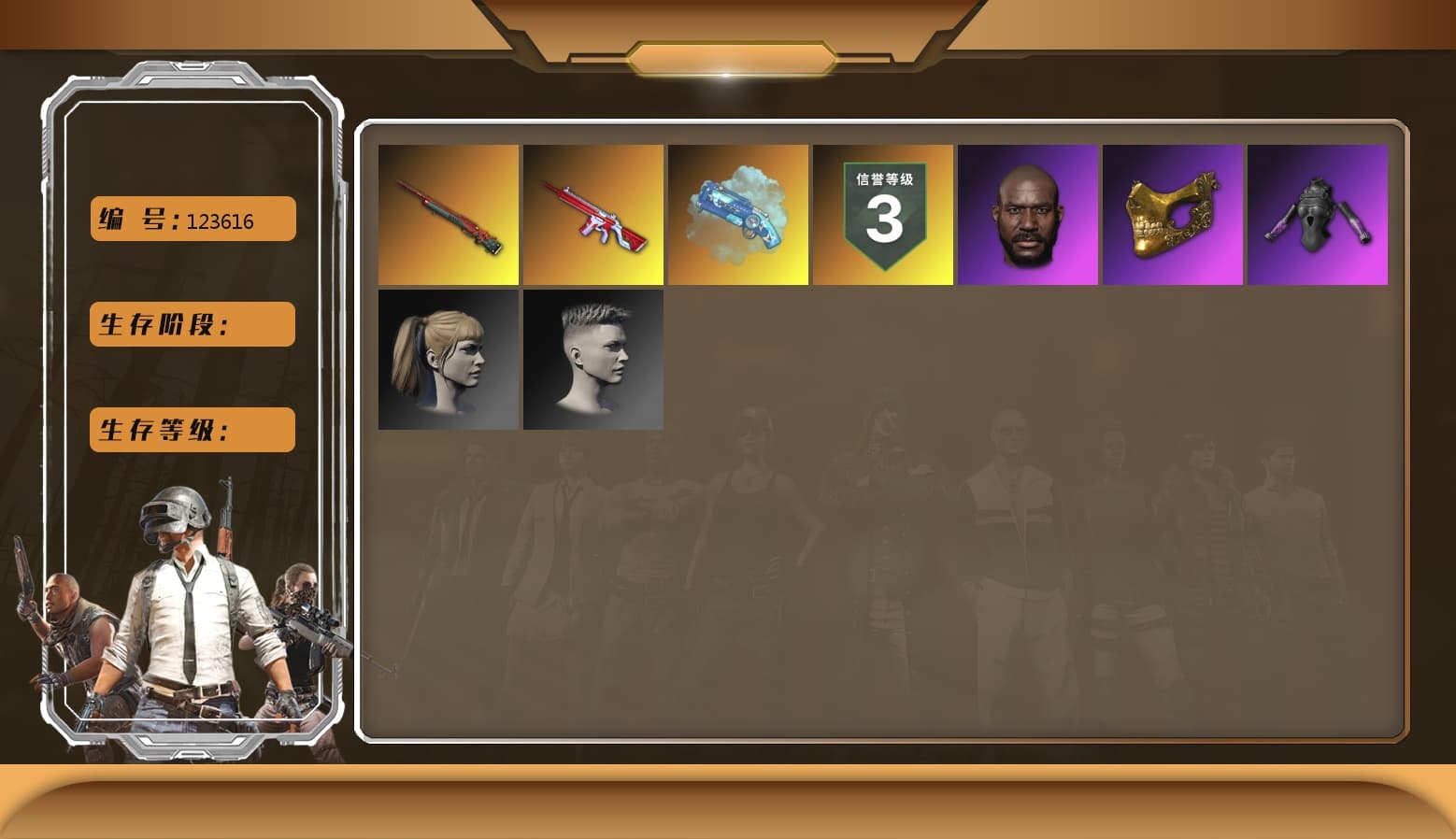The image size is (1456, 839).
Task: Open the account number panel details
Action: 192,219
